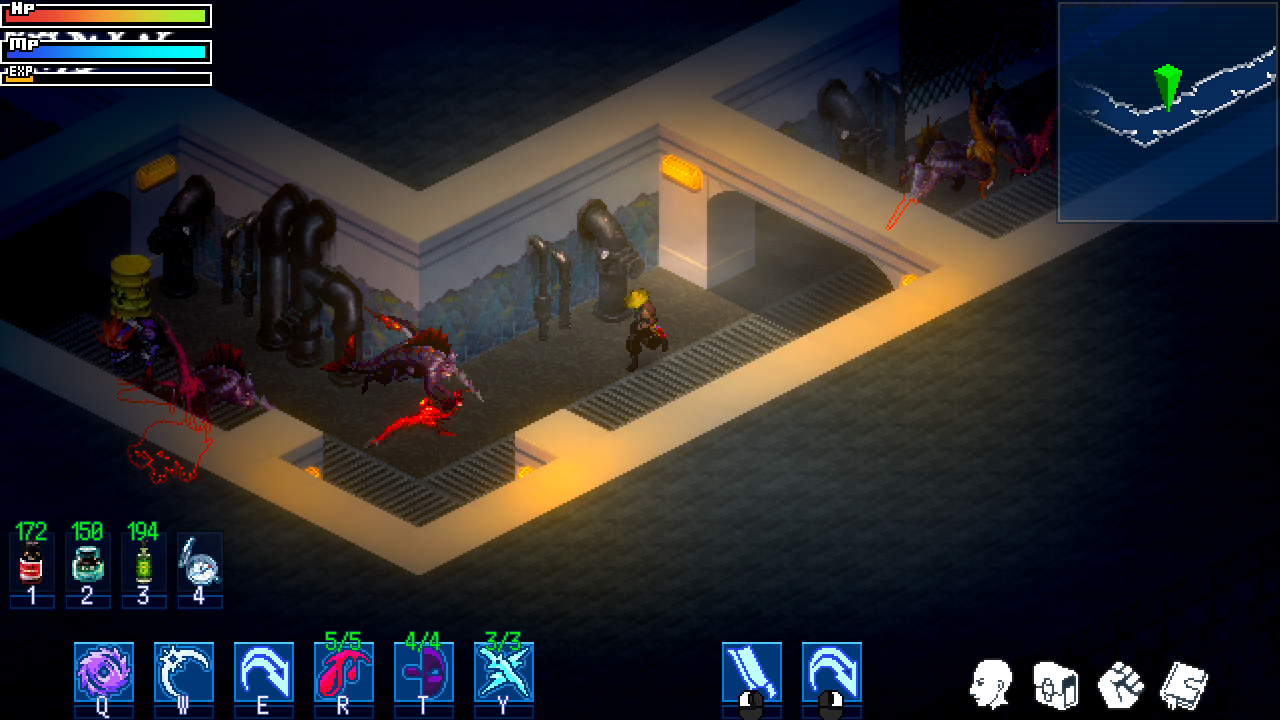
Task: Select the right-mouse curved arrow skill slot
Action: point(831,671)
